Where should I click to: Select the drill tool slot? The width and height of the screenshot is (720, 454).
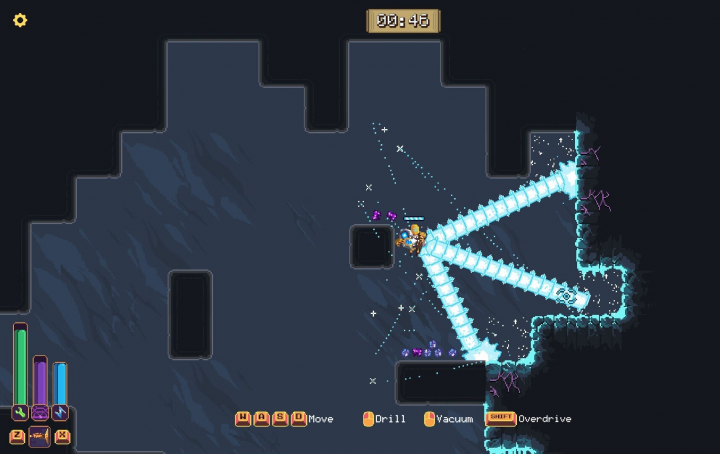coord(40,436)
